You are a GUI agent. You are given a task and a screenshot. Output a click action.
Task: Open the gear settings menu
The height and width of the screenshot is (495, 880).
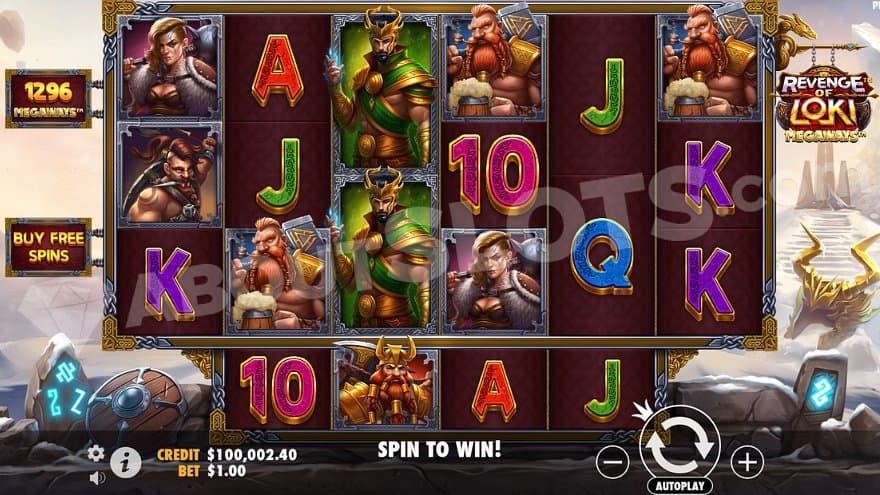point(96,453)
